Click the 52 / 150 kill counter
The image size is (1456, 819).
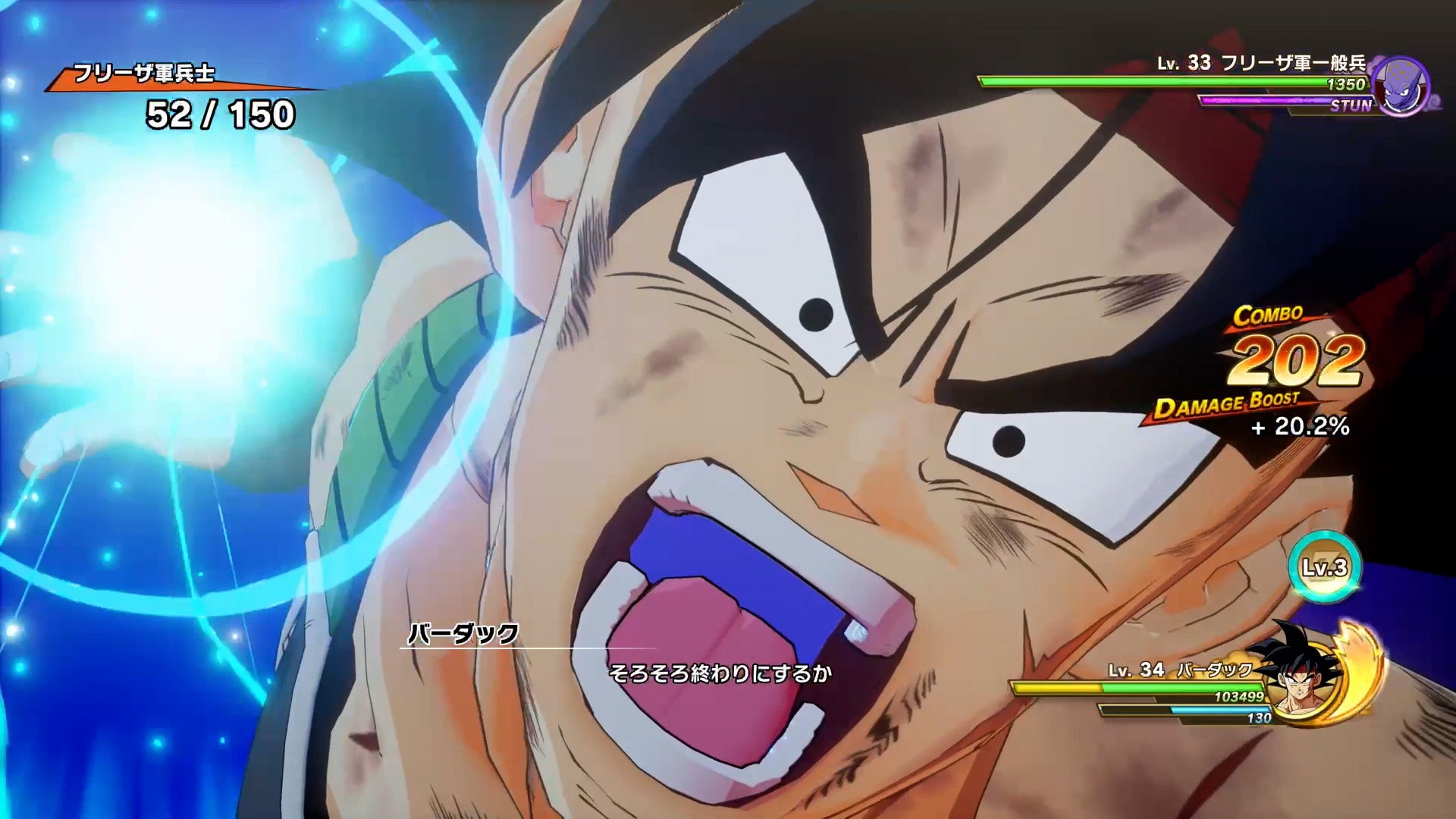(215, 115)
